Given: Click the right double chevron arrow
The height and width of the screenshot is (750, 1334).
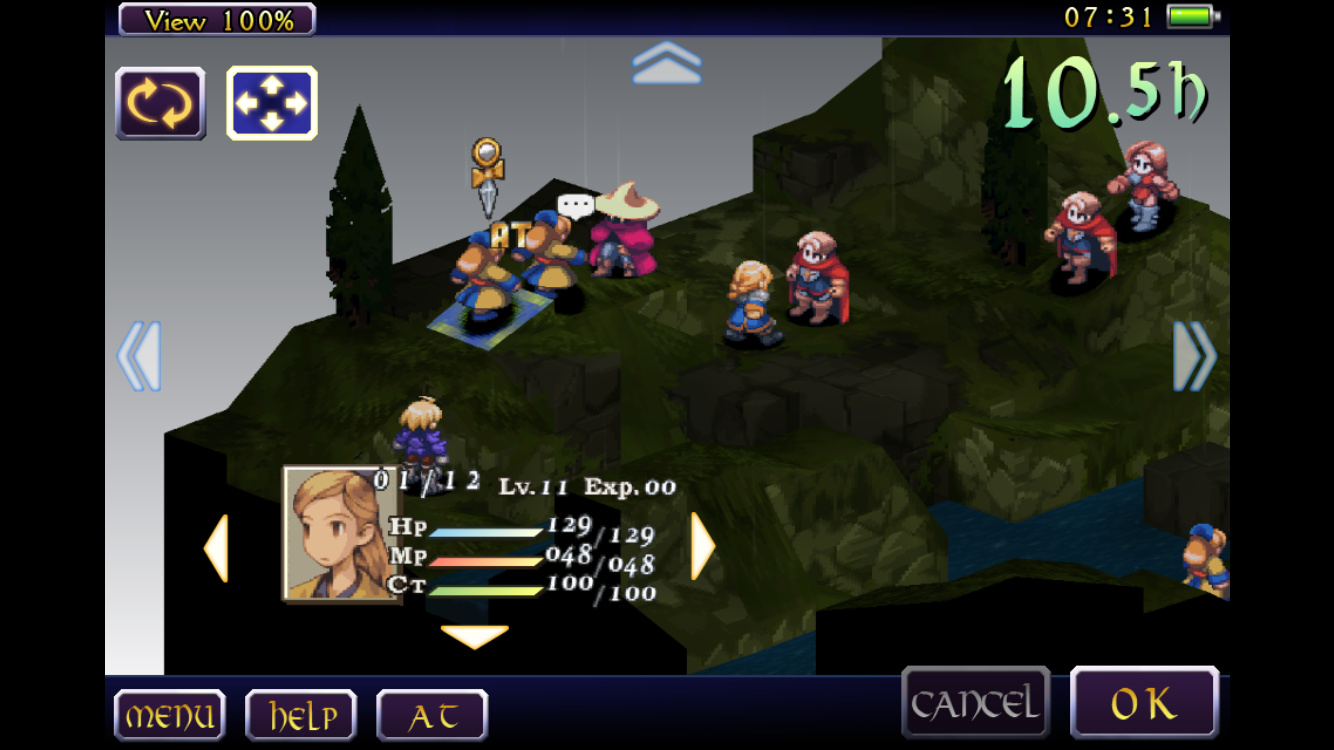Looking at the screenshot, I should [x=1195, y=356].
